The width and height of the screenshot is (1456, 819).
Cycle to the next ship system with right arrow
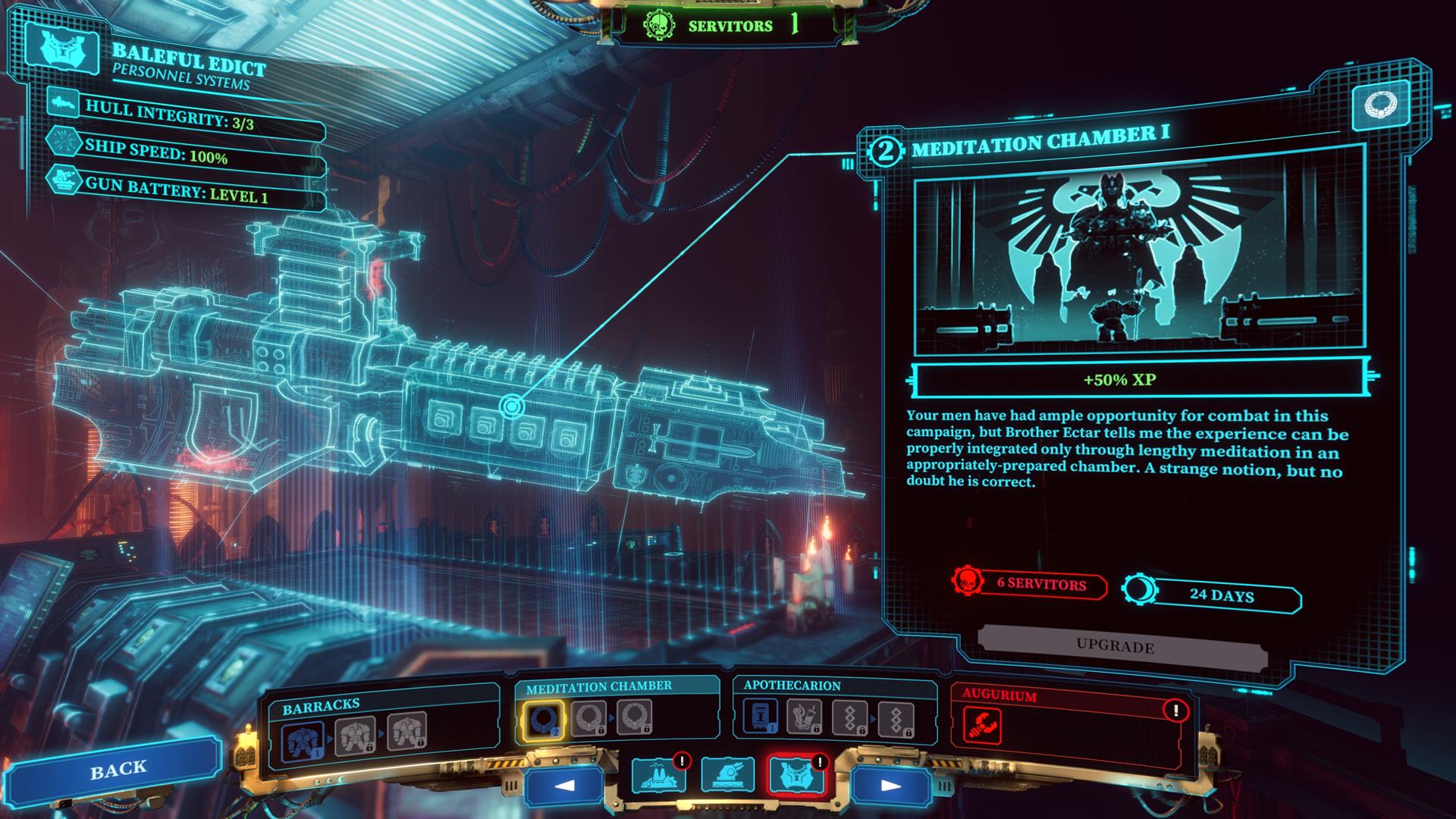(890, 785)
